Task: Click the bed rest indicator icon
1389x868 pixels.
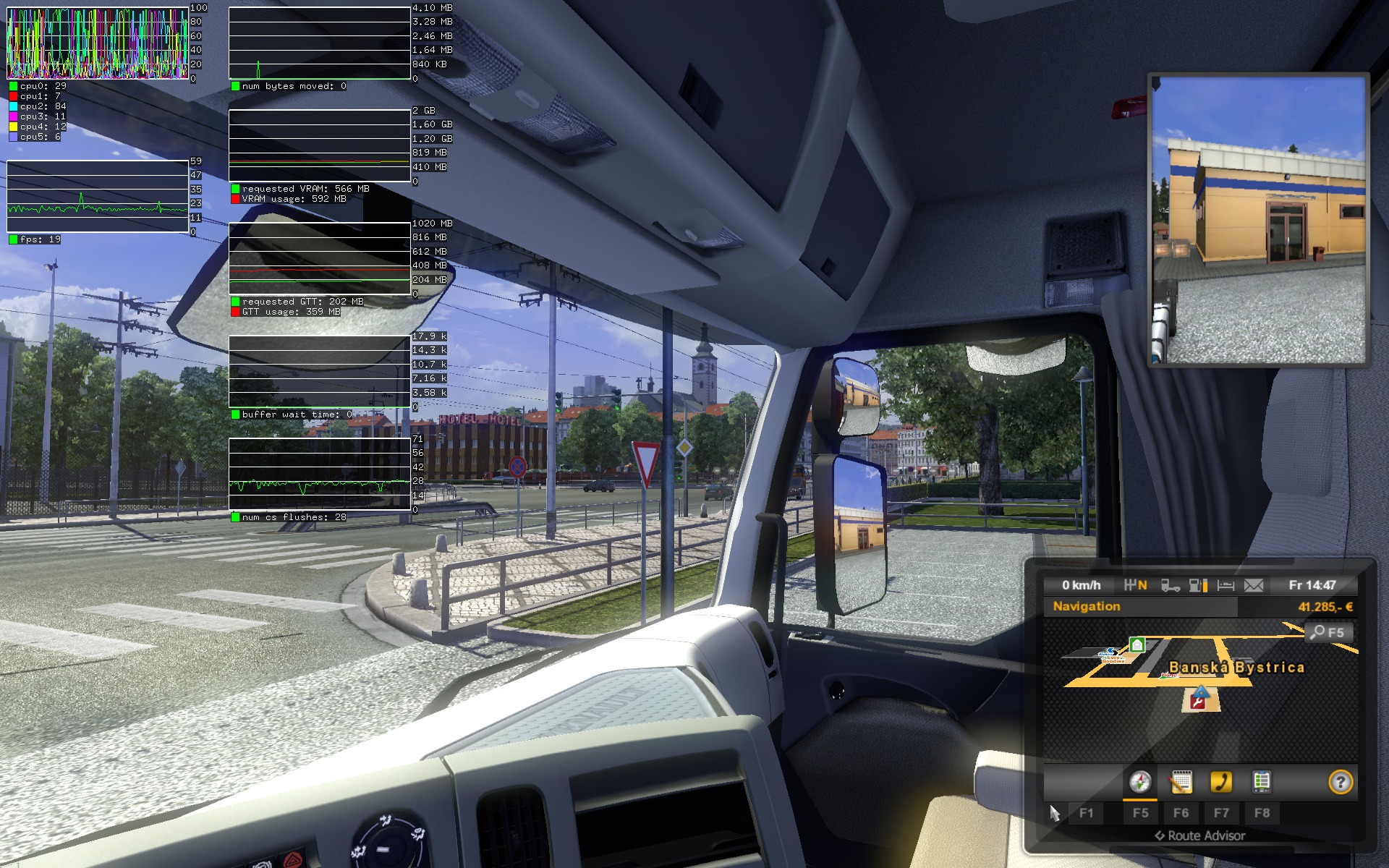Action: [x=1226, y=585]
